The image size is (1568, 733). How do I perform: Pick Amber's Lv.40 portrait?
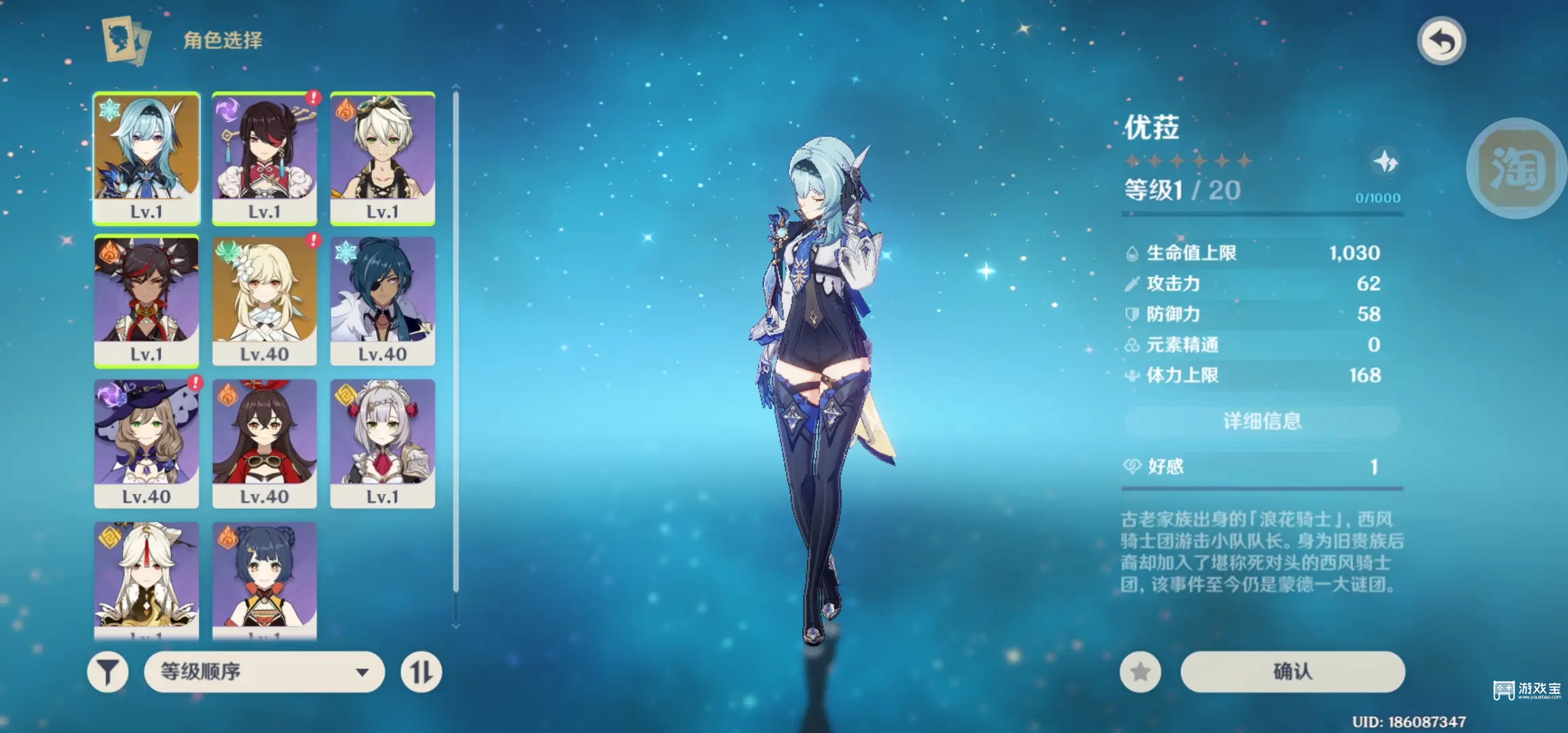[x=265, y=443]
